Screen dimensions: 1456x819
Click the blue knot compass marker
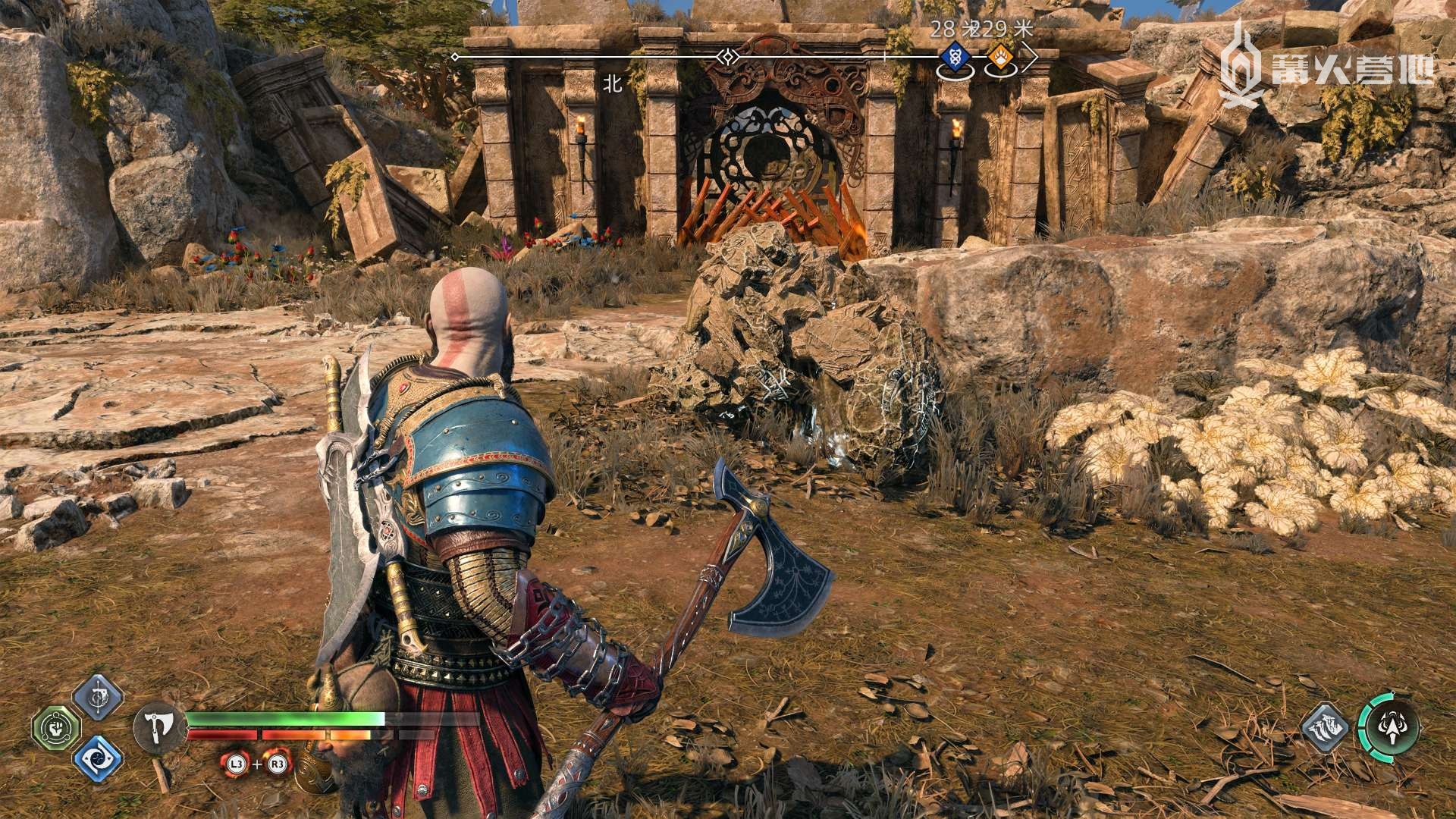tap(952, 57)
